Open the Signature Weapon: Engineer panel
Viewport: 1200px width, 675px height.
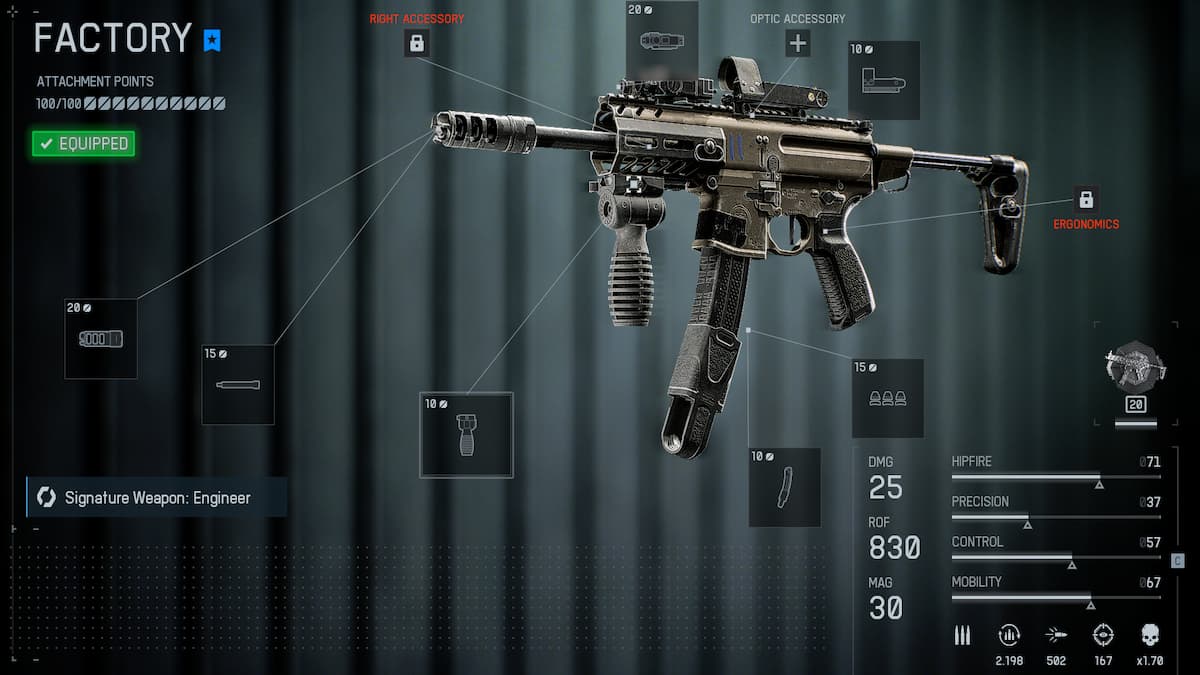pos(157,497)
